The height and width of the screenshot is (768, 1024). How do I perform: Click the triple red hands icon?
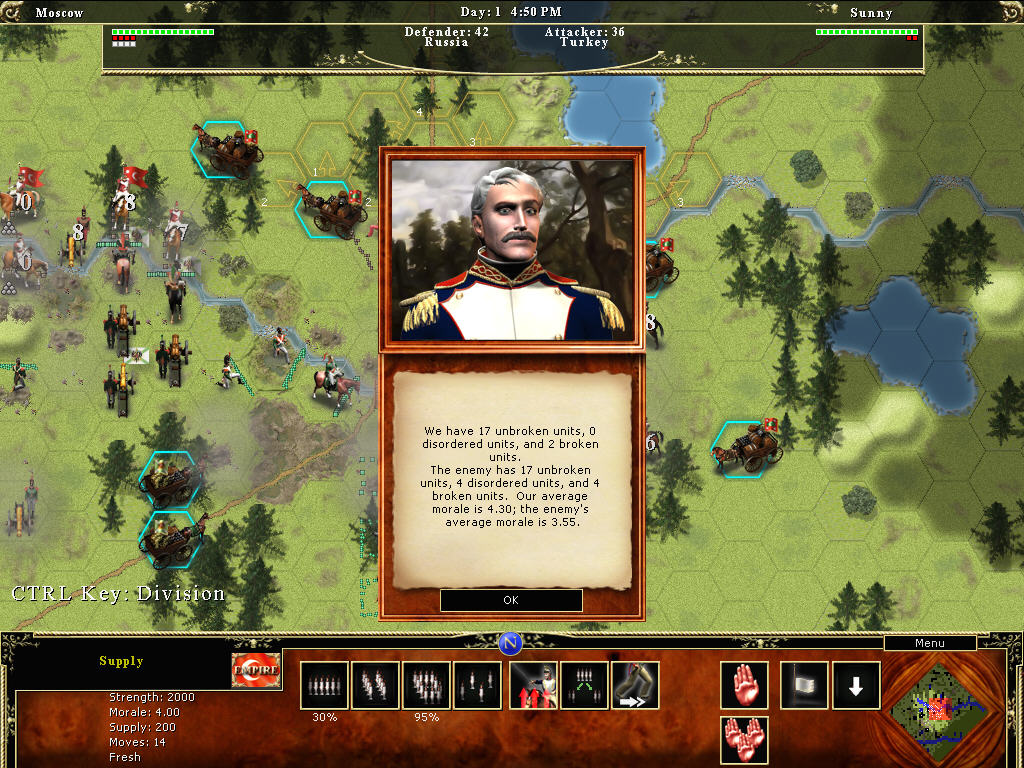click(x=744, y=740)
